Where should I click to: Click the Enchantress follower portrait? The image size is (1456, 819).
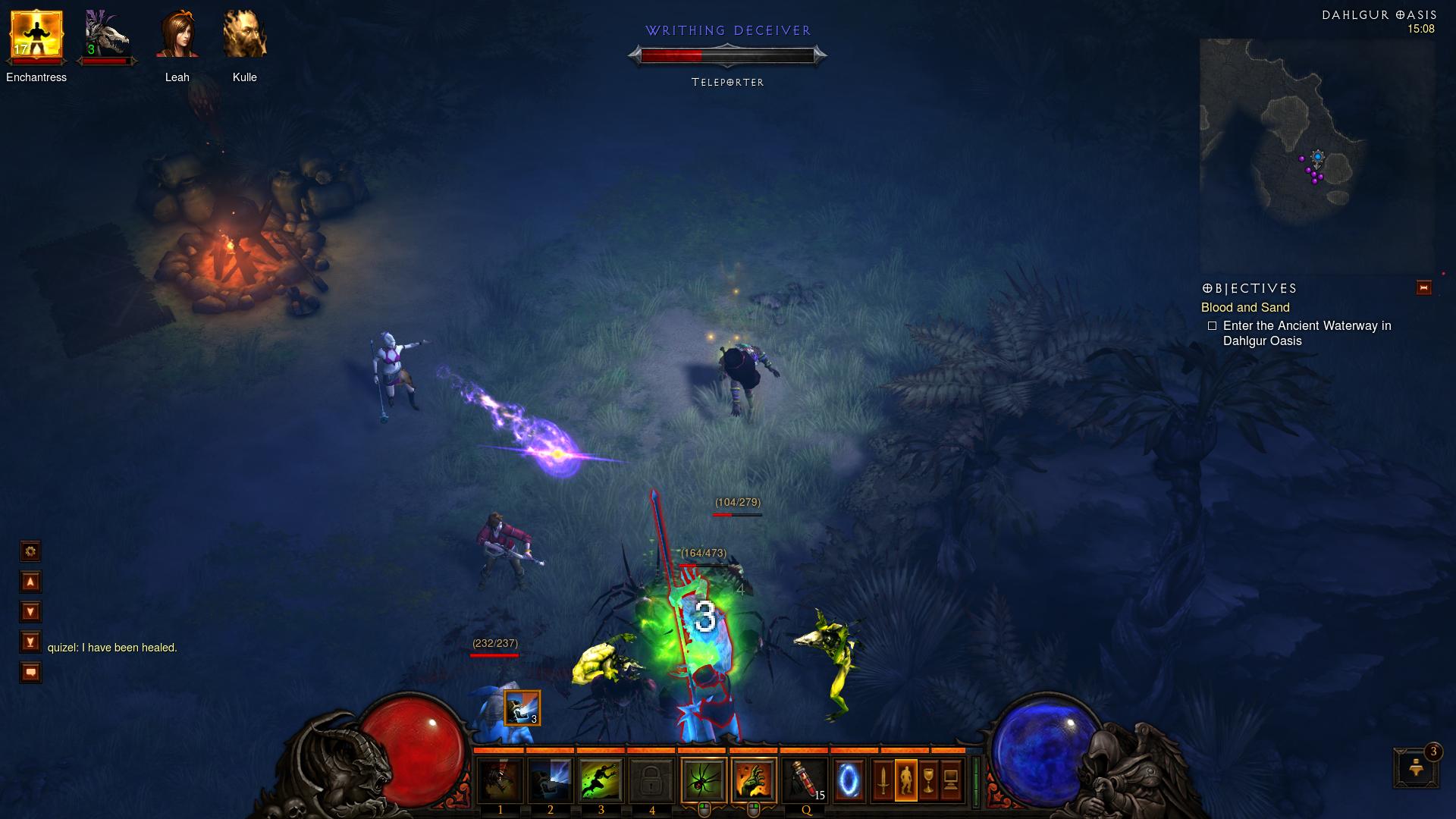click(36, 36)
